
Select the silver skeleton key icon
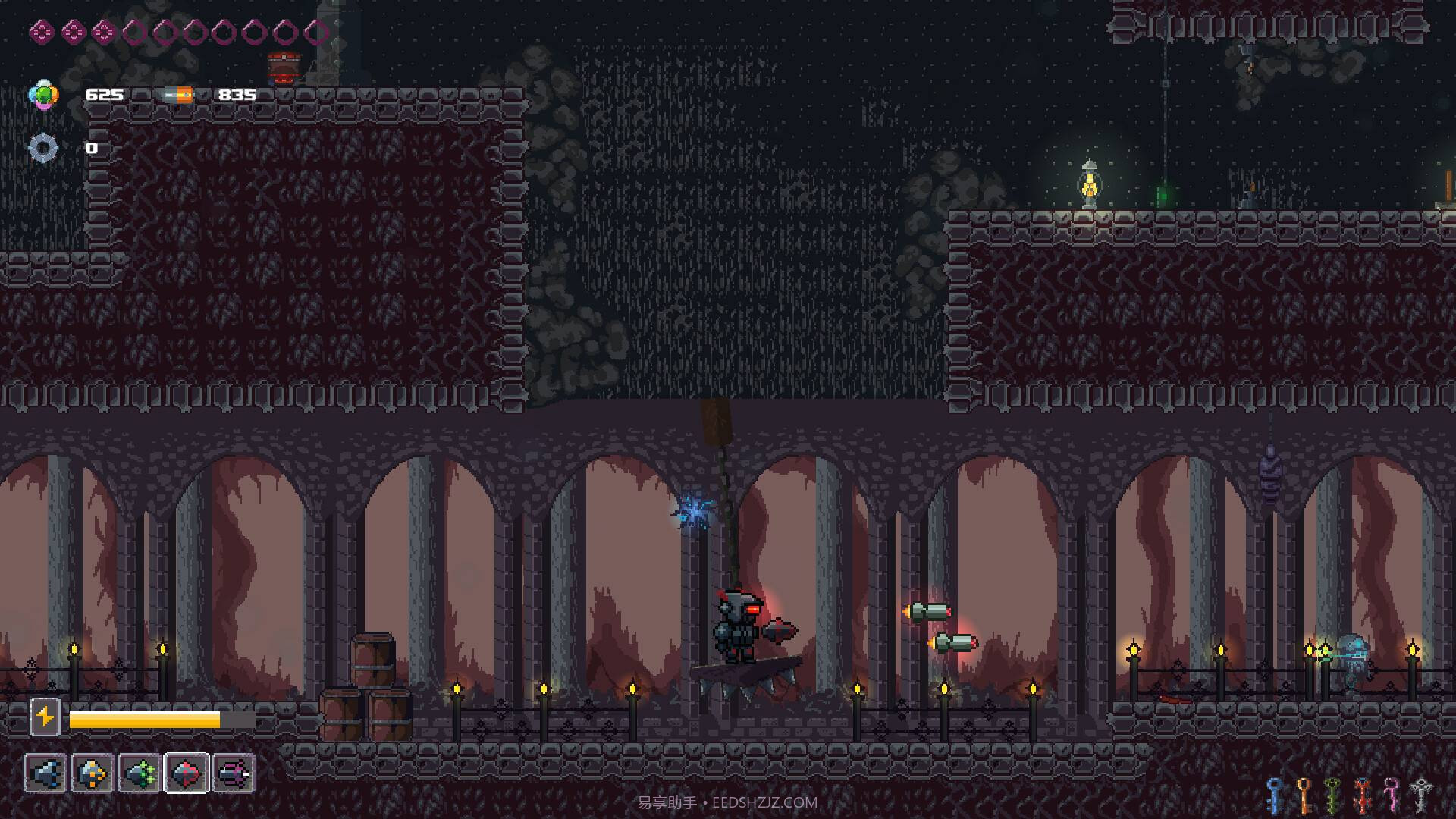1421,795
